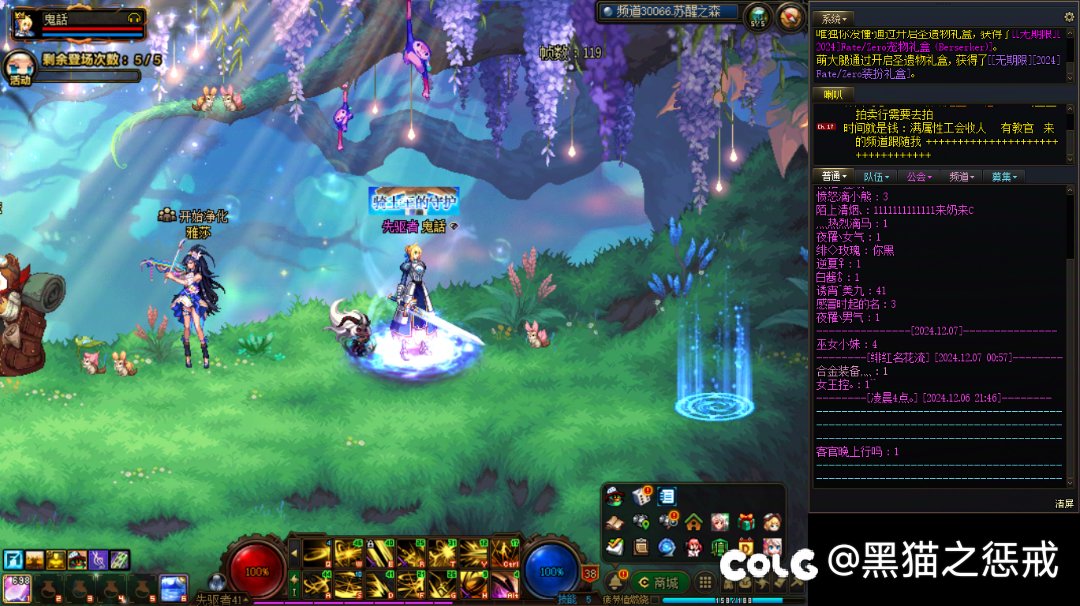Click the channel 30066 苏醒之森 selector
The width and height of the screenshot is (1080, 606).
pyautogui.click(x=669, y=12)
